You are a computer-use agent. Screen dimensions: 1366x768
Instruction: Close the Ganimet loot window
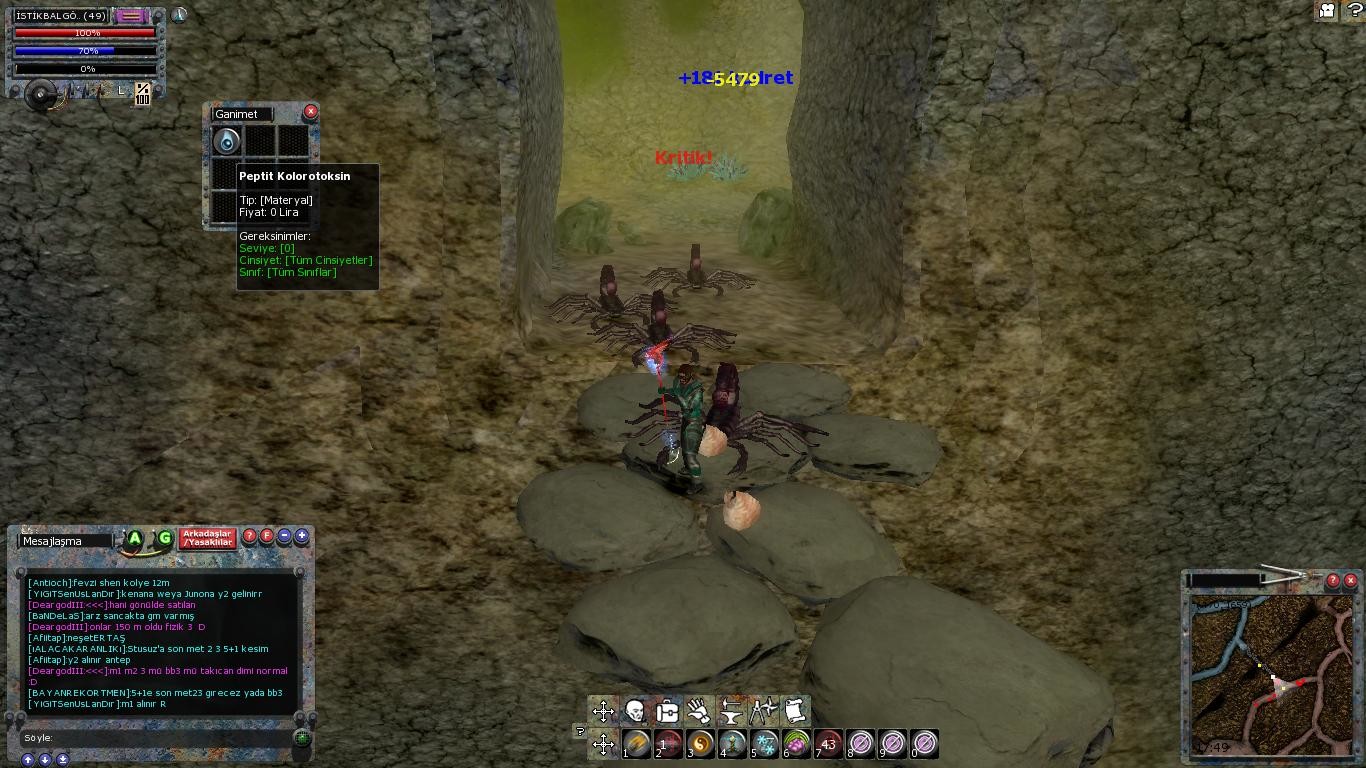pyautogui.click(x=310, y=112)
